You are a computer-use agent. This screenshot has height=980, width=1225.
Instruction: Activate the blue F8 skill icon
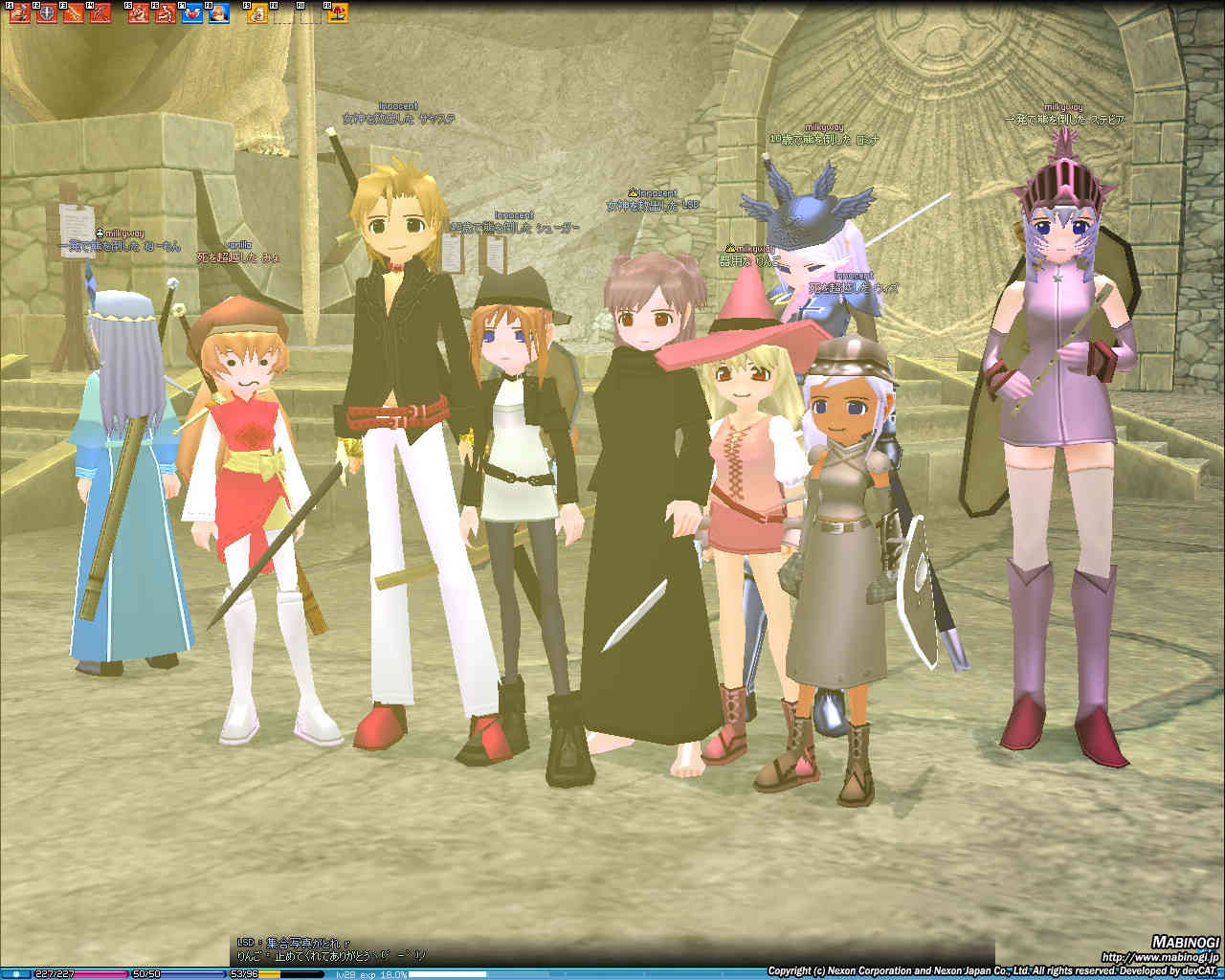click(219, 13)
